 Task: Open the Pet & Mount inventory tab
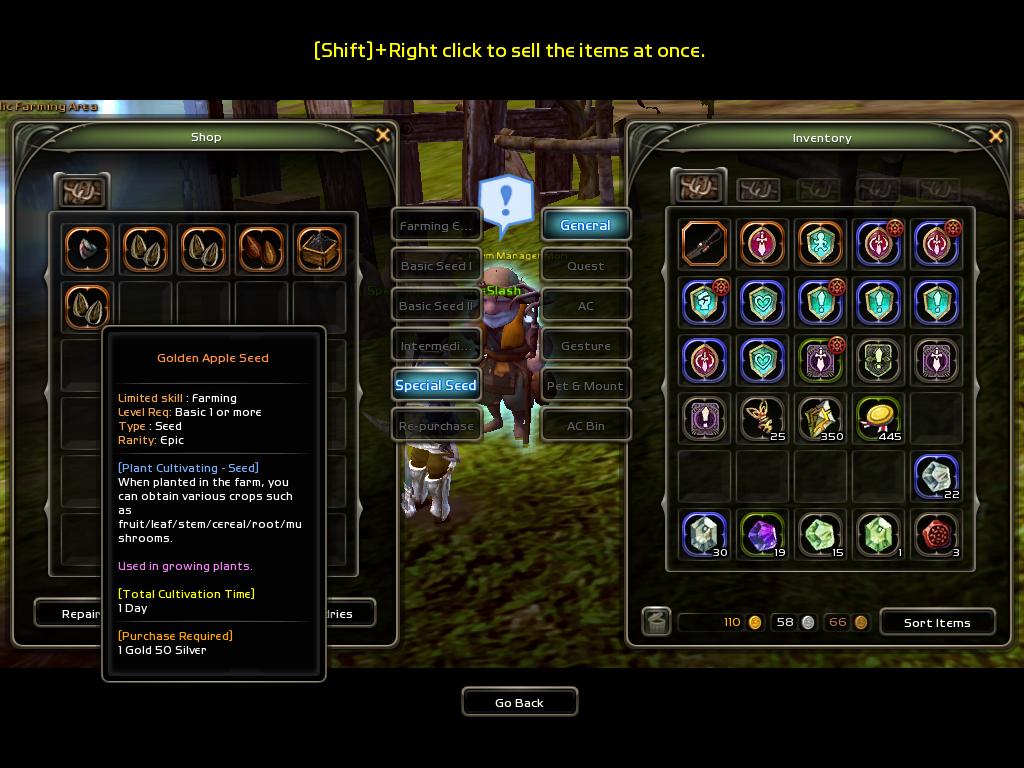coord(586,386)
